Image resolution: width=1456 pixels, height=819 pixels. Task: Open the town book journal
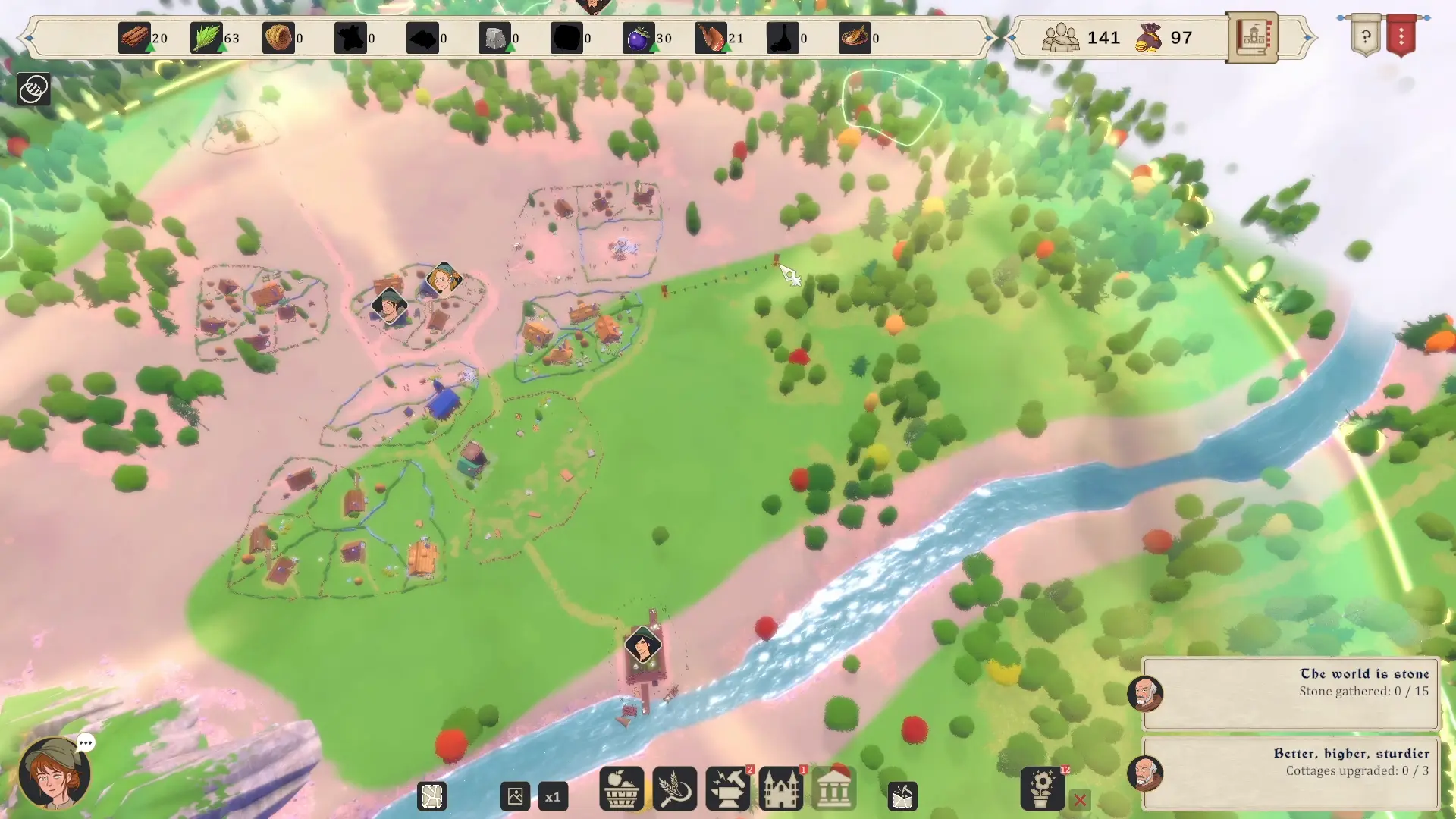coord(1252,37)
